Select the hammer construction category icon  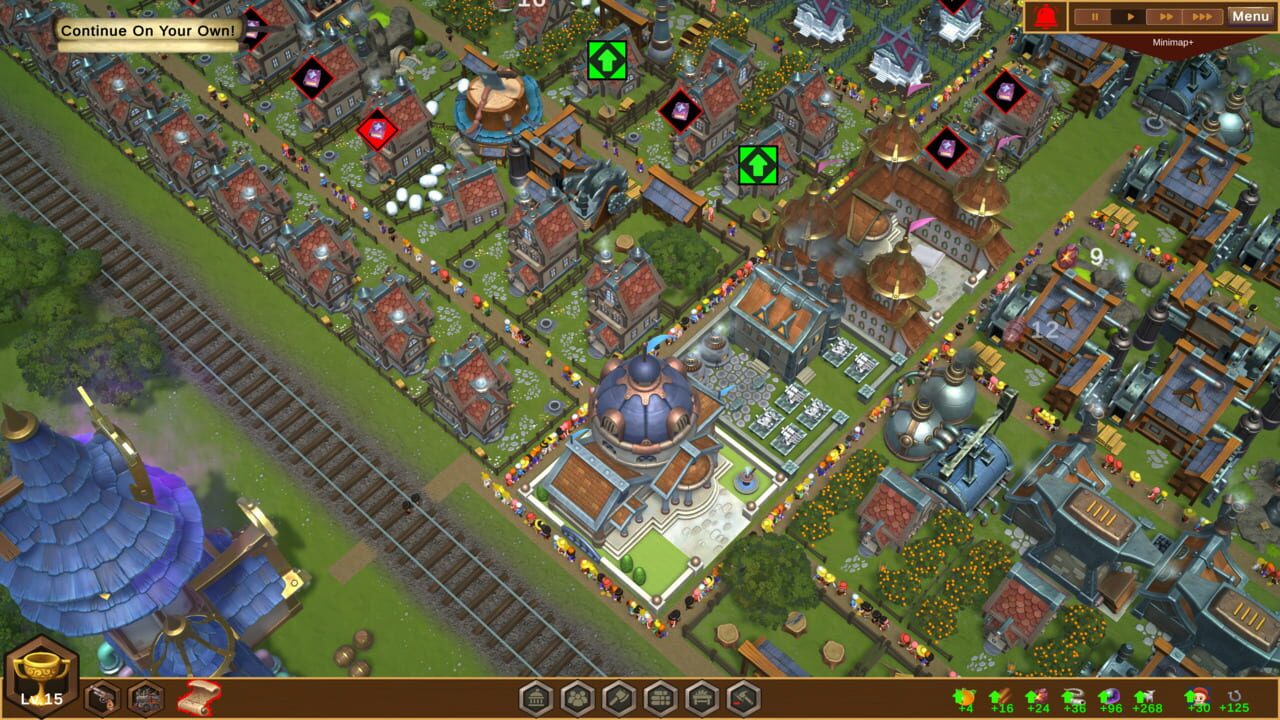tap(744, 697)
